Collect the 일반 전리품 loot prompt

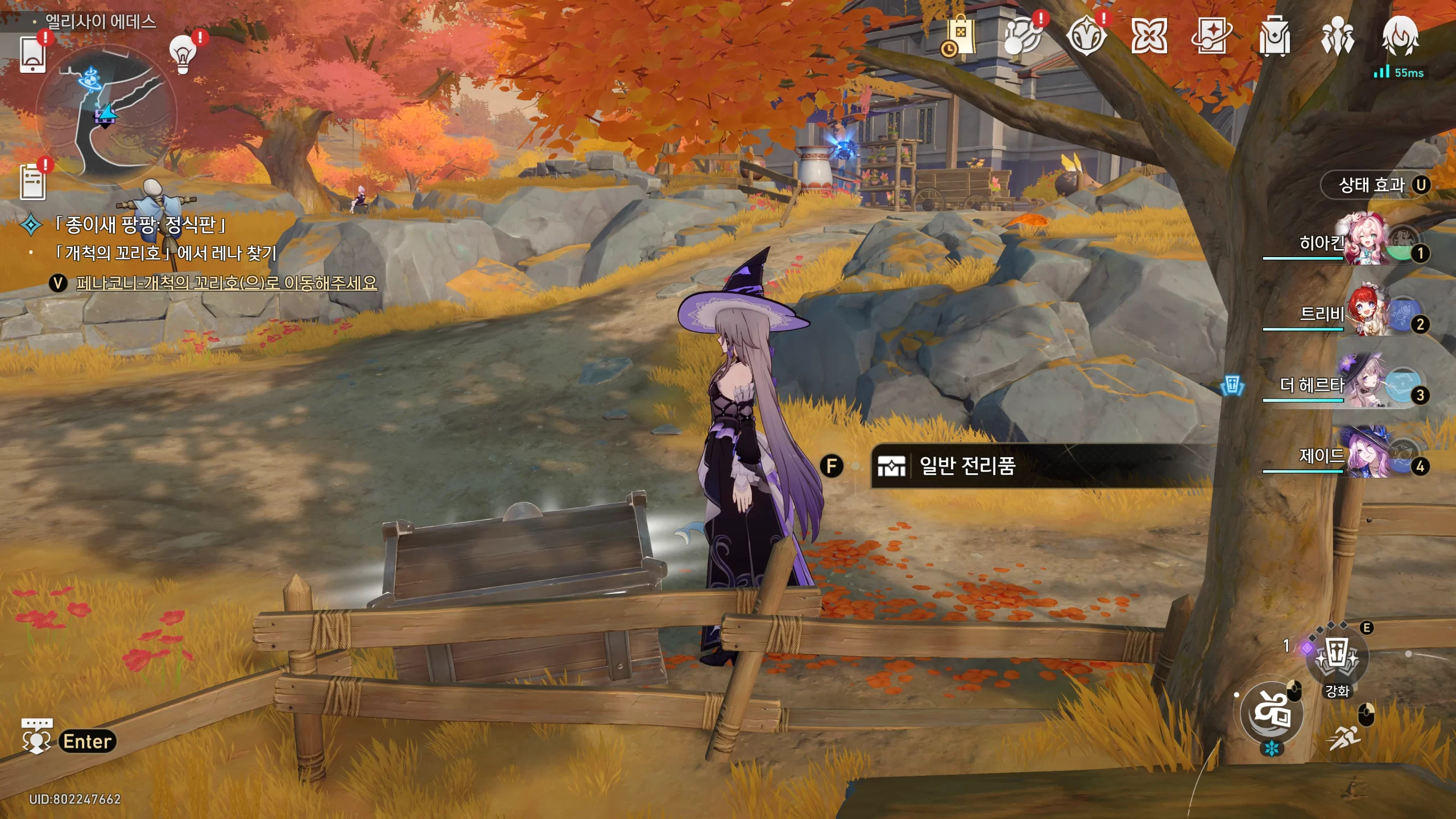(967, 466)
